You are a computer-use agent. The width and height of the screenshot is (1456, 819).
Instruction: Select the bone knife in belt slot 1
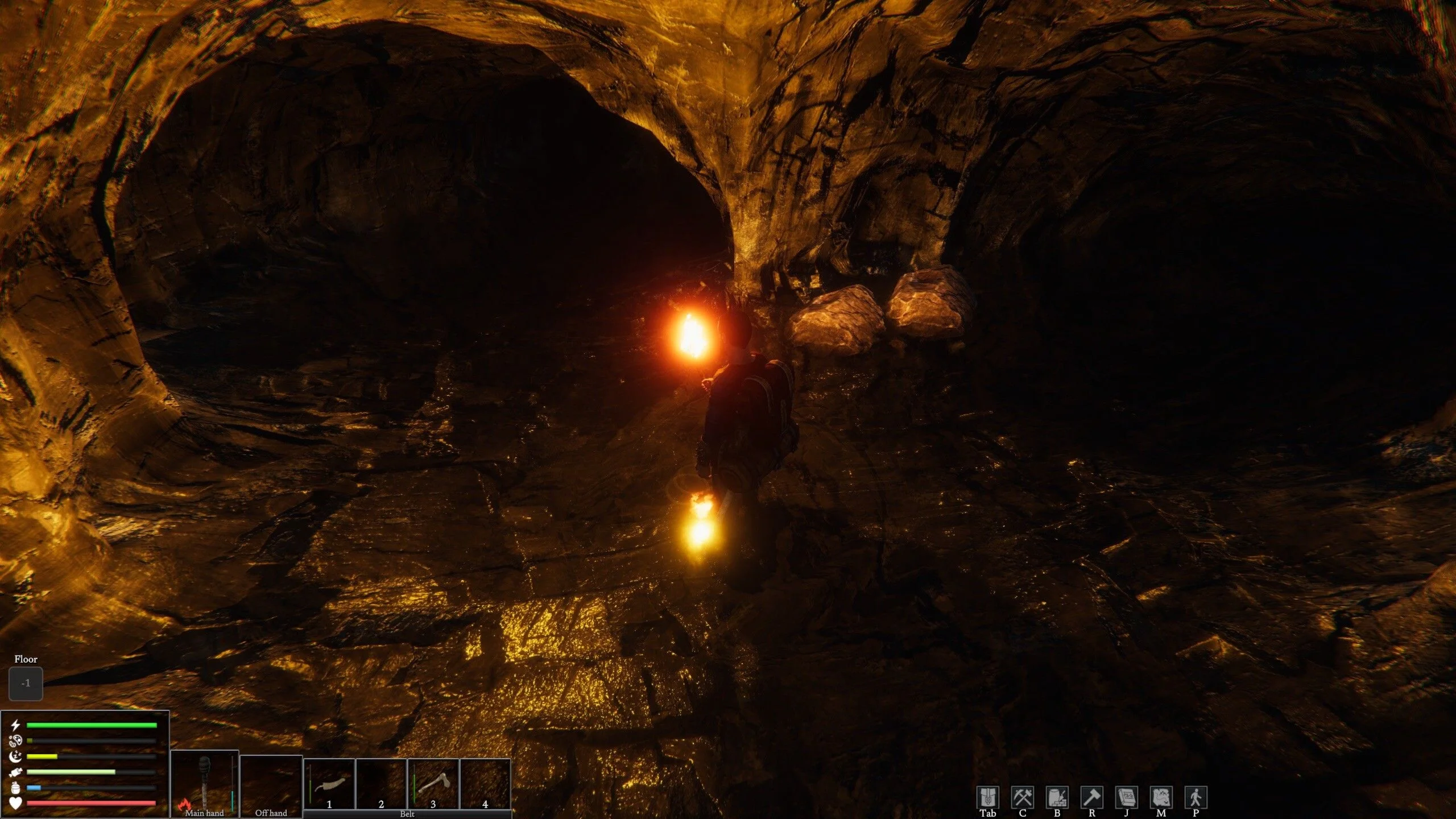329,784
